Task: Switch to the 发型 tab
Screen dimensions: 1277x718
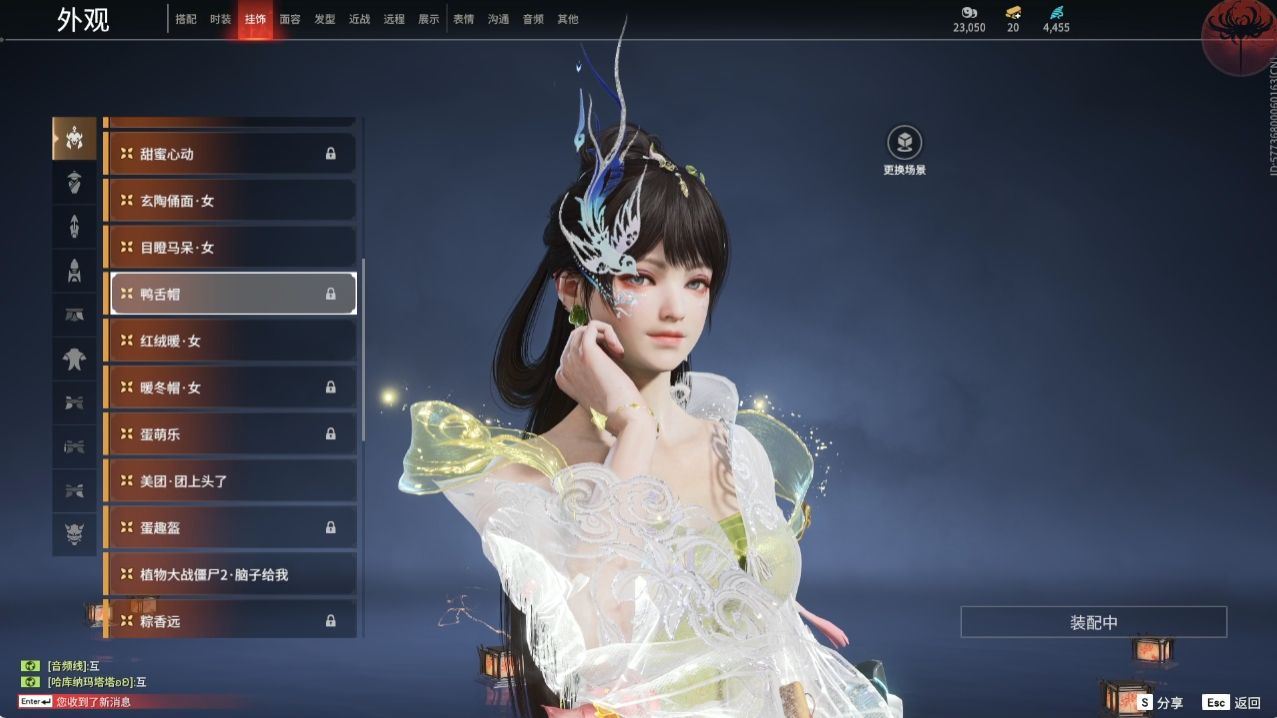Action: (x=325, y=19)
